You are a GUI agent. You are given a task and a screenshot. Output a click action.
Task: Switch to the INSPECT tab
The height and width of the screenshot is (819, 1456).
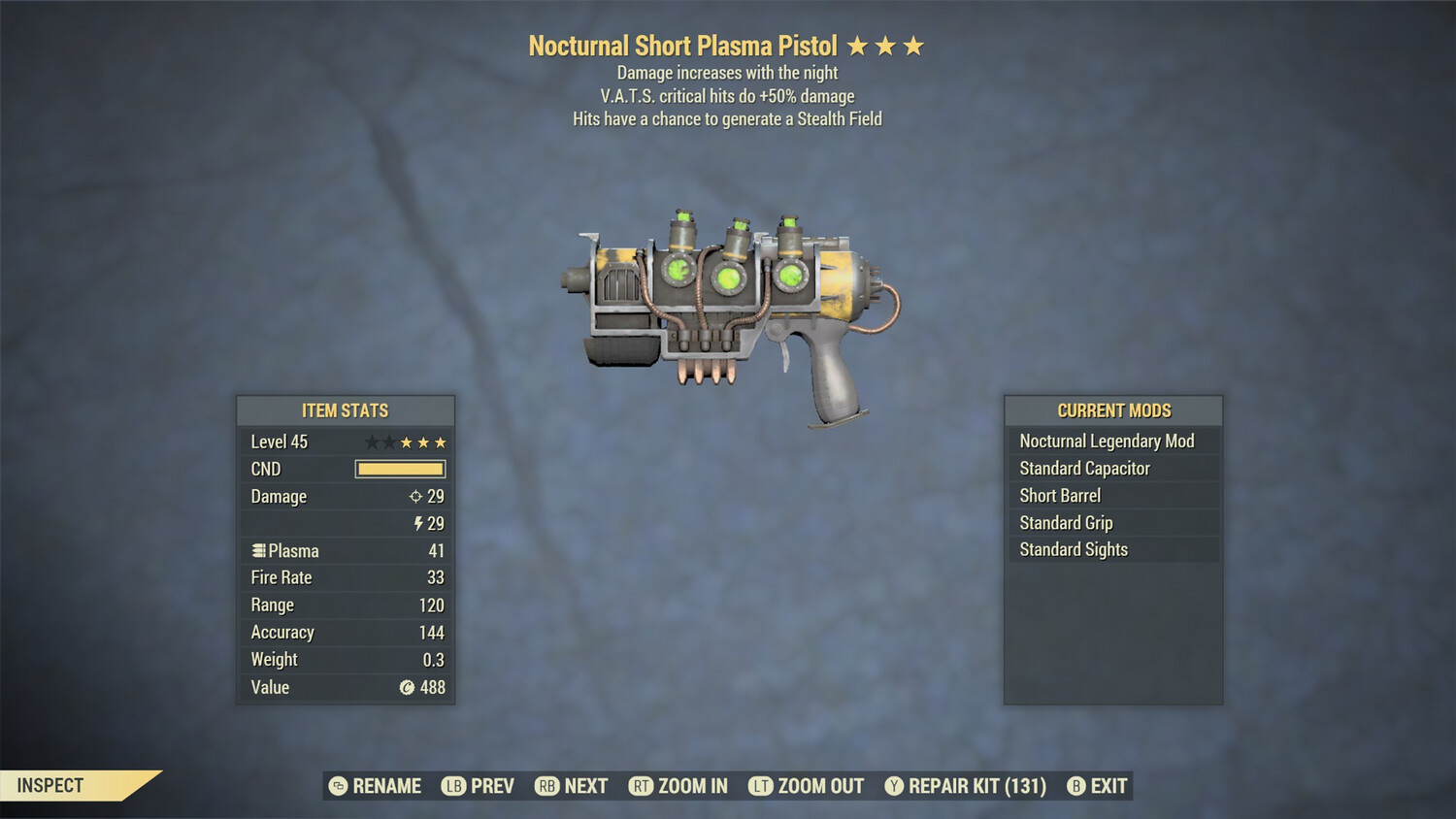[x=50, y=786]
